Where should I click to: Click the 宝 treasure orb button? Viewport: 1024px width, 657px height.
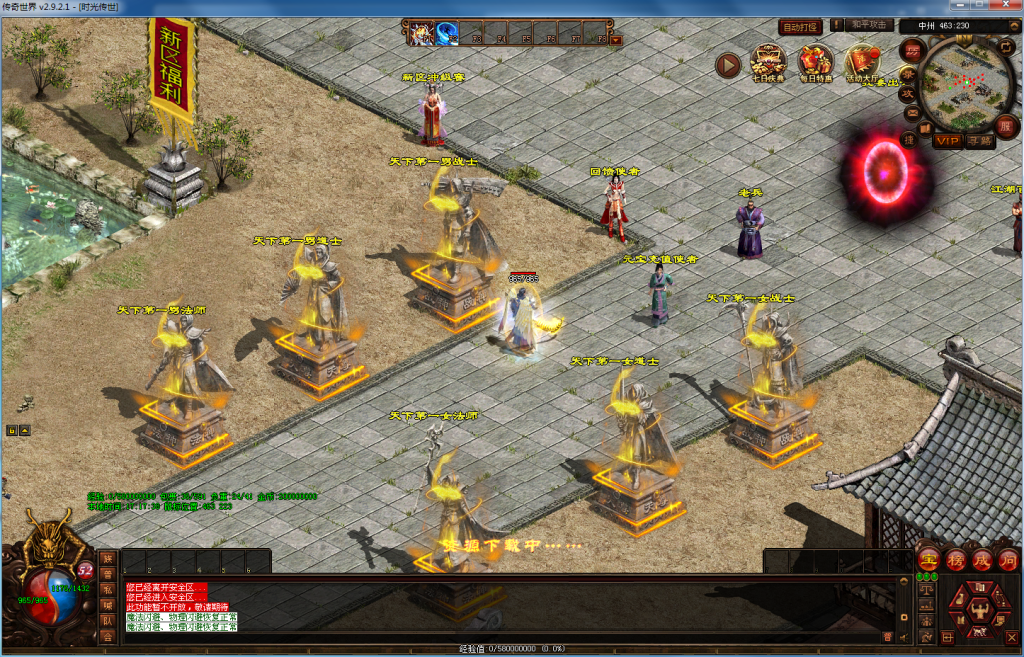coord(928,559)
